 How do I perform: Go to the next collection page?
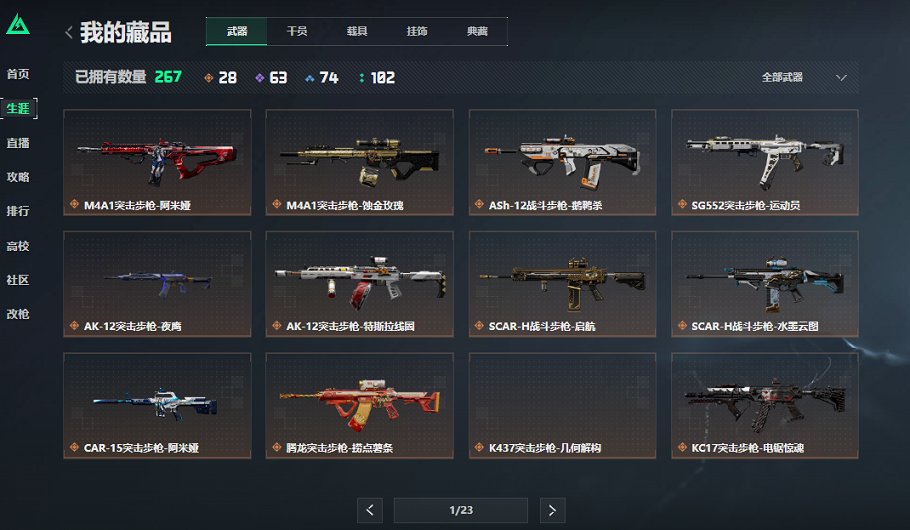point(552,511)
